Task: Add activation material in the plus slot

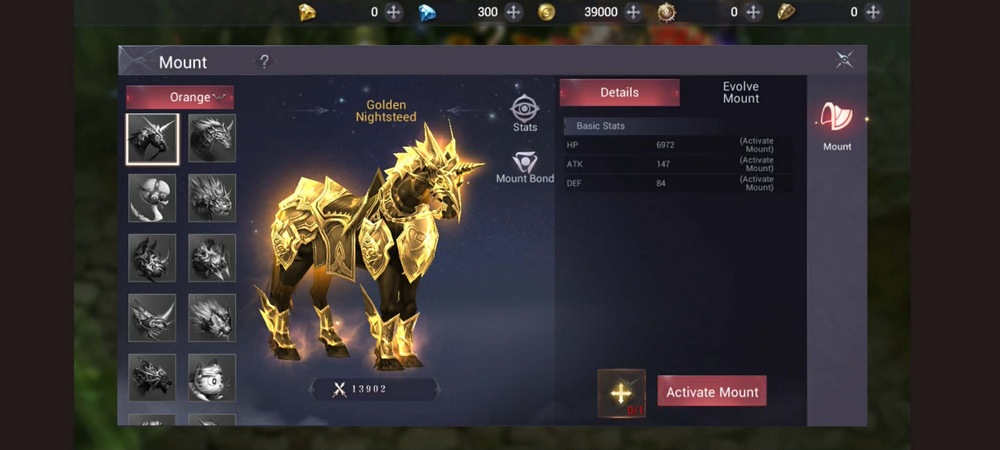Action: coord(621,392)
